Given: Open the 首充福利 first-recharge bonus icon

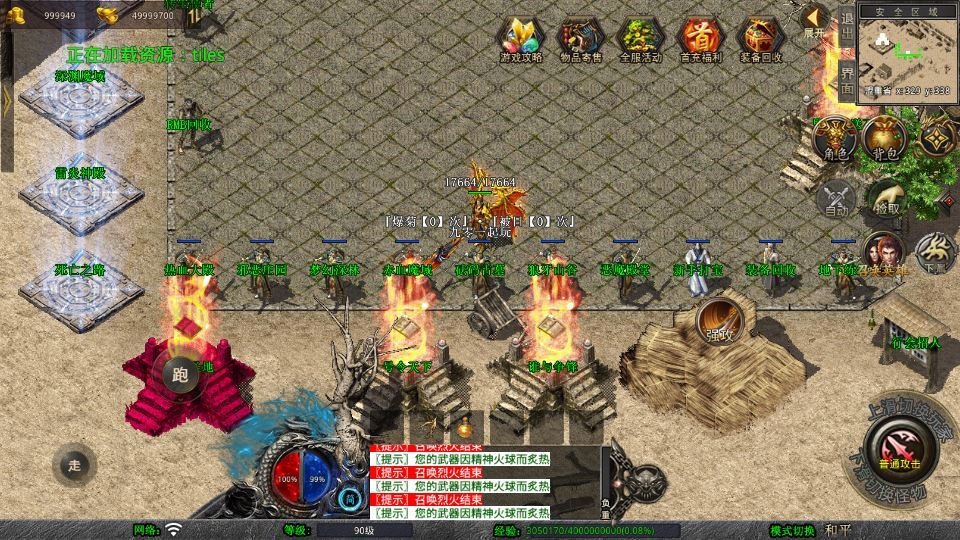Looking at the screenshot, I should (700, 38).
